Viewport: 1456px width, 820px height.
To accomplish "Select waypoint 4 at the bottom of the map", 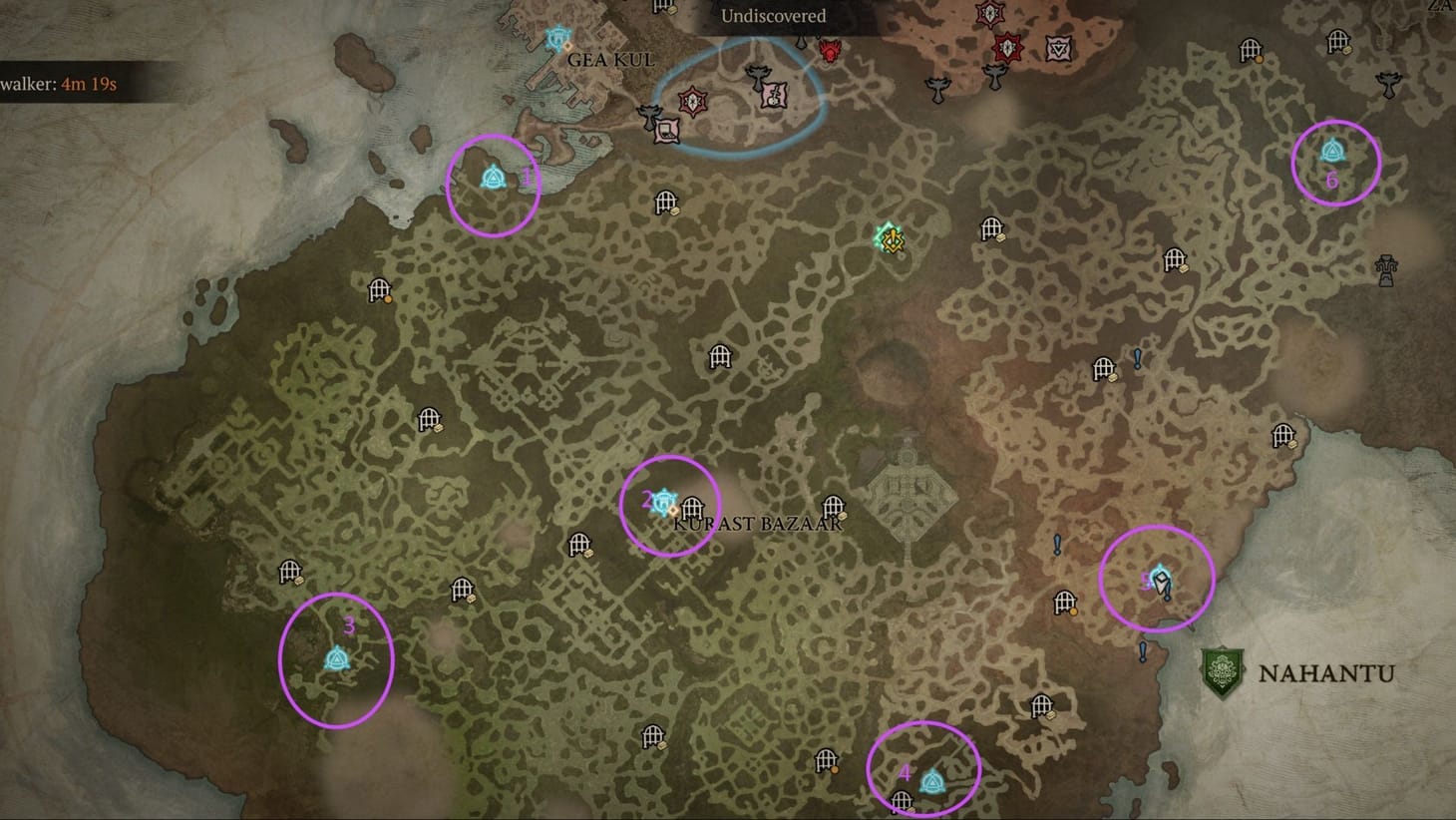I will [x=930, y=782].
